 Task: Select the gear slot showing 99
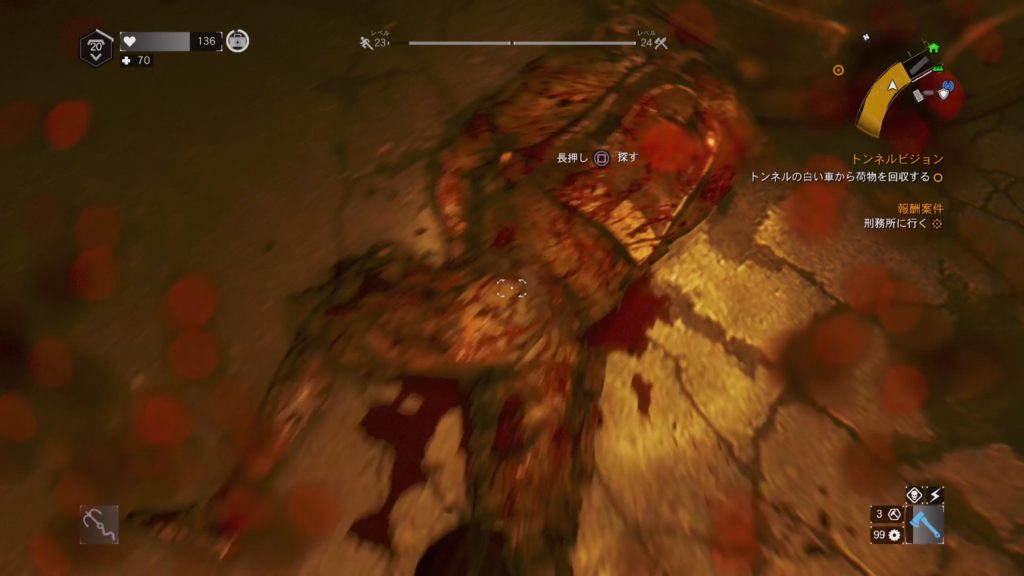coord(887,536)
